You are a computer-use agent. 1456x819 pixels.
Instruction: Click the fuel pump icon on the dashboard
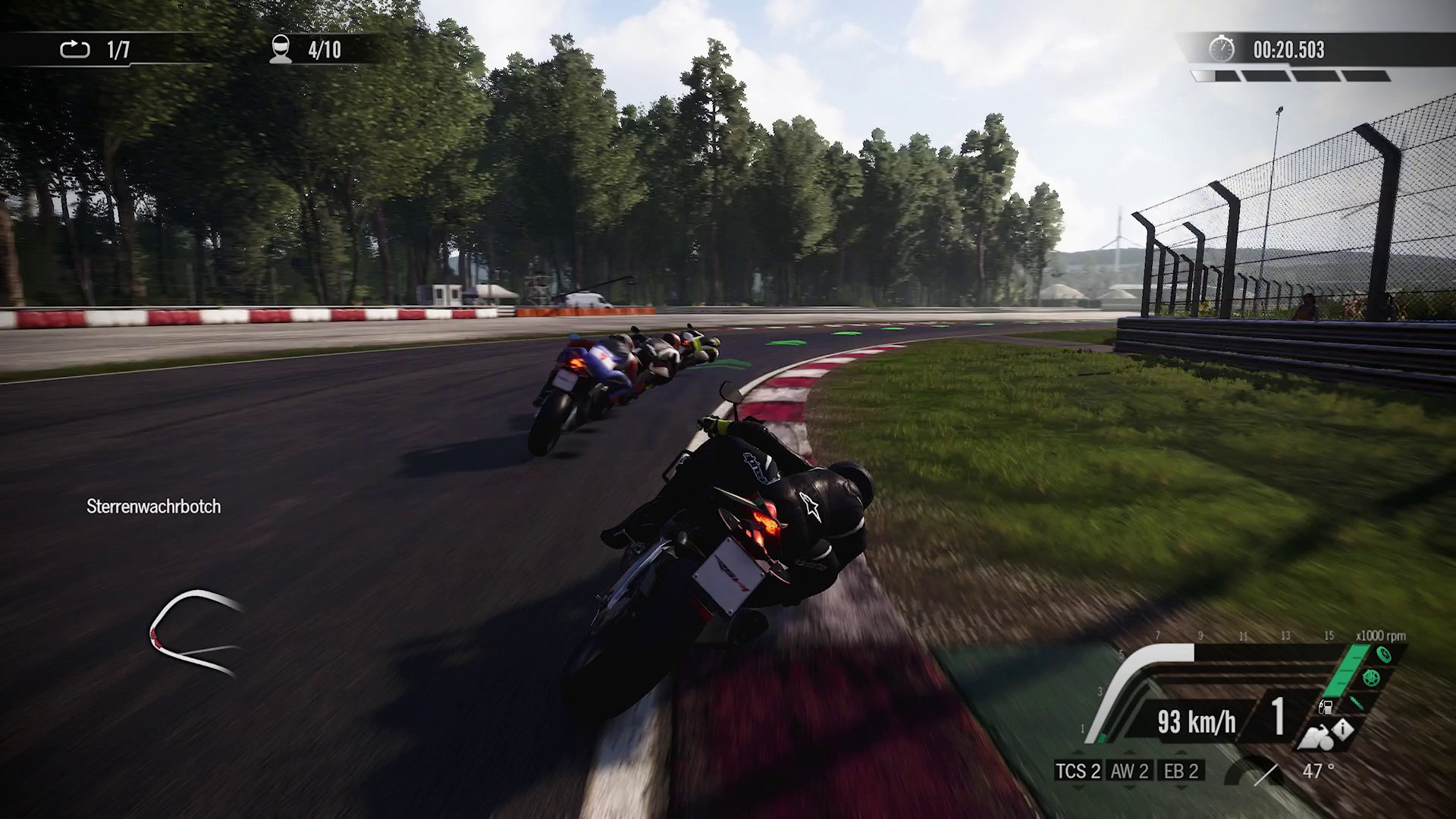coord(1326,708)
